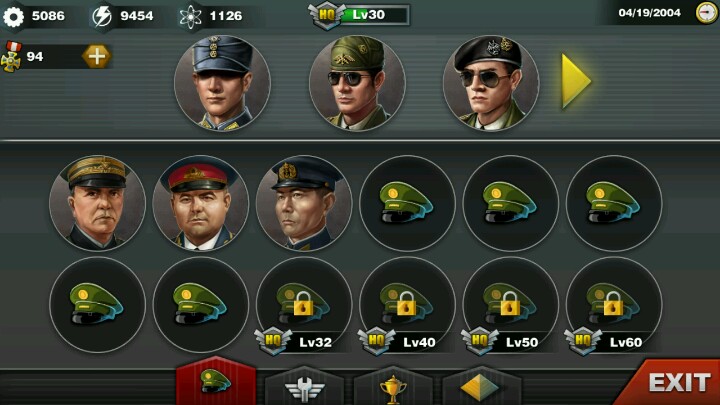
Task: Add more medals with the plus button
Action: pyautogui.click(x=96, y=56)
